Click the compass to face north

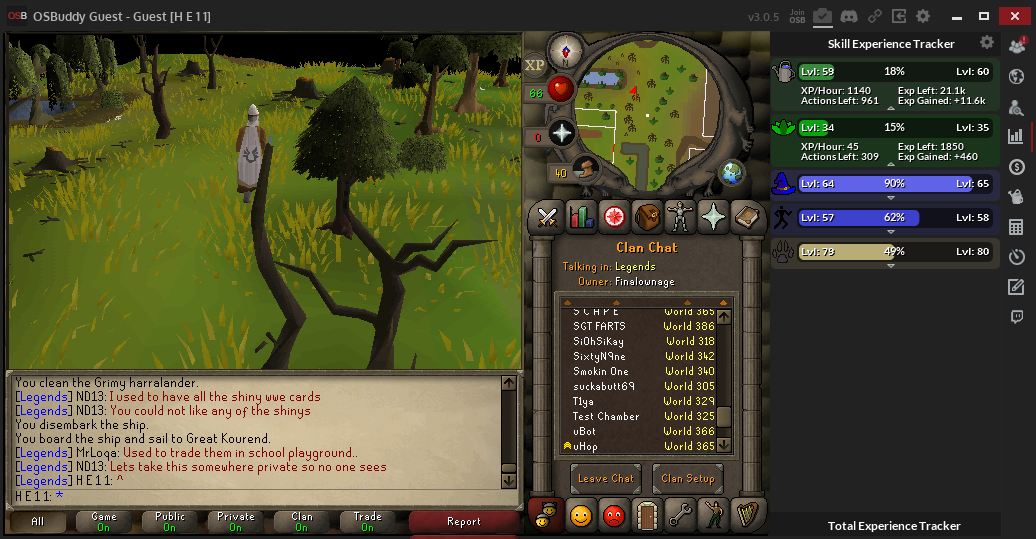point(566,52)
